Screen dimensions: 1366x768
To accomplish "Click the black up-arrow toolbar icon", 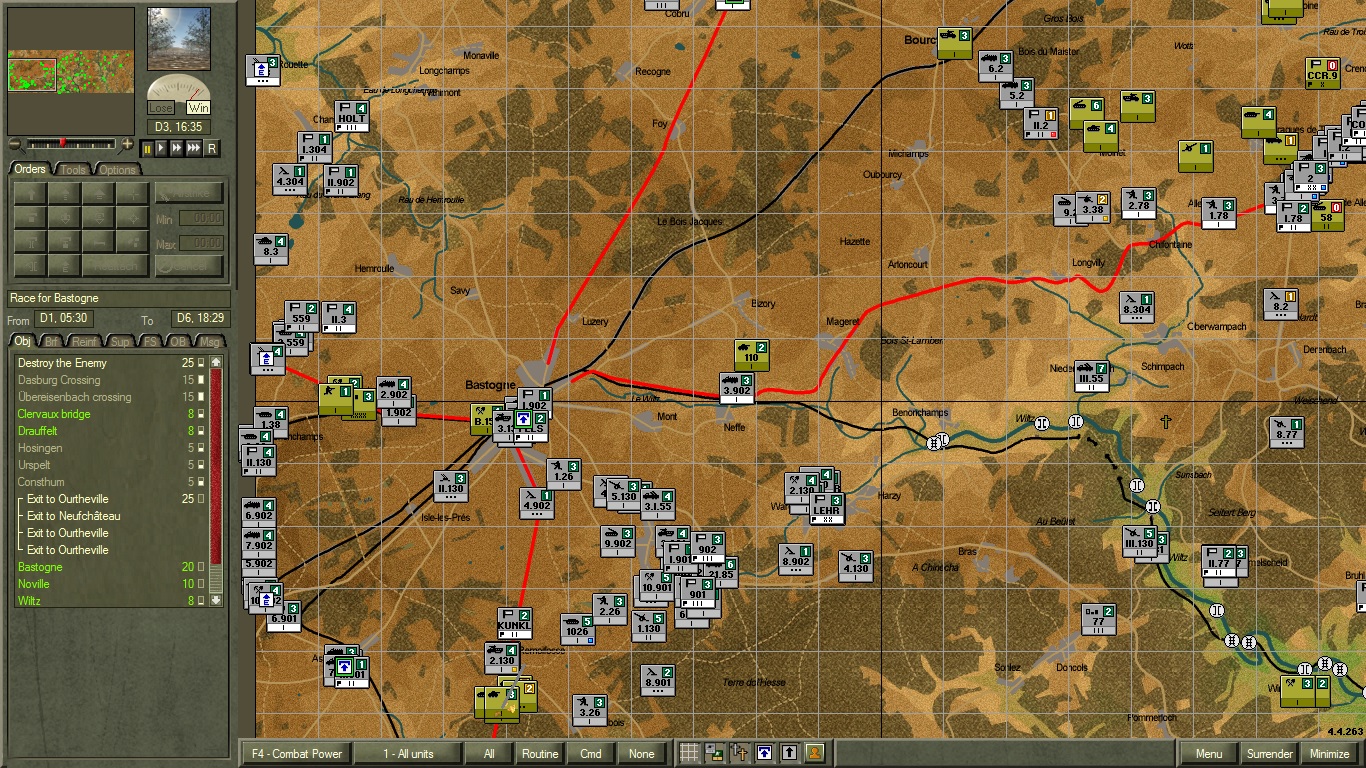I will tap(791, 754).
